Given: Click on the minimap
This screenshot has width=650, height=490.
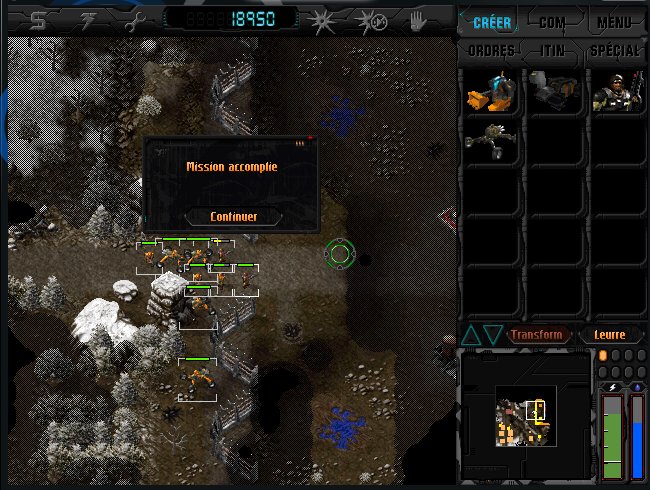Looking at the screenshot, I should 525,422.
